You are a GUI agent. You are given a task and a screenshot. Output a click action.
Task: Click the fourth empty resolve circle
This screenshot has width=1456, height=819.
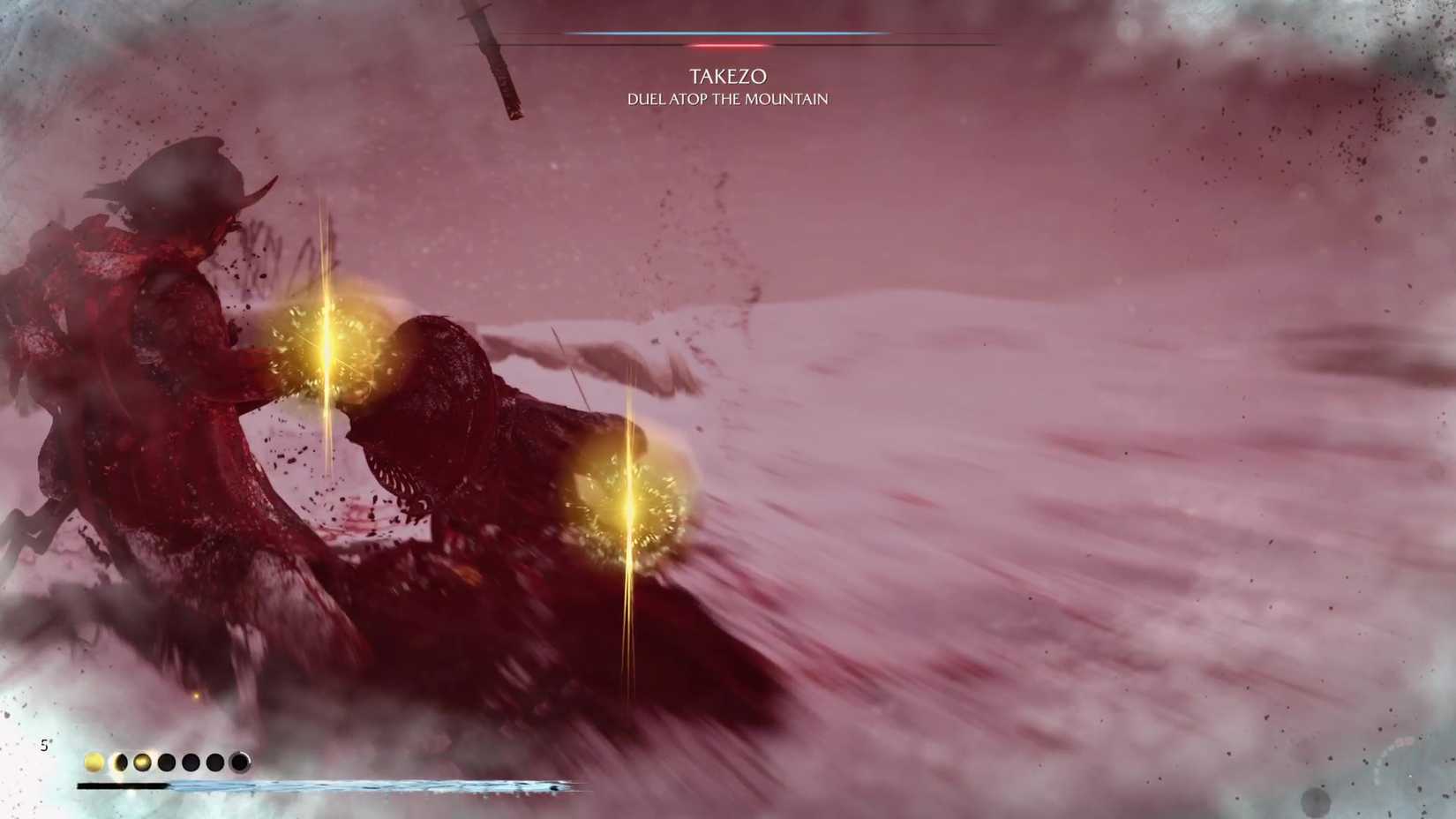coord(165,761)
